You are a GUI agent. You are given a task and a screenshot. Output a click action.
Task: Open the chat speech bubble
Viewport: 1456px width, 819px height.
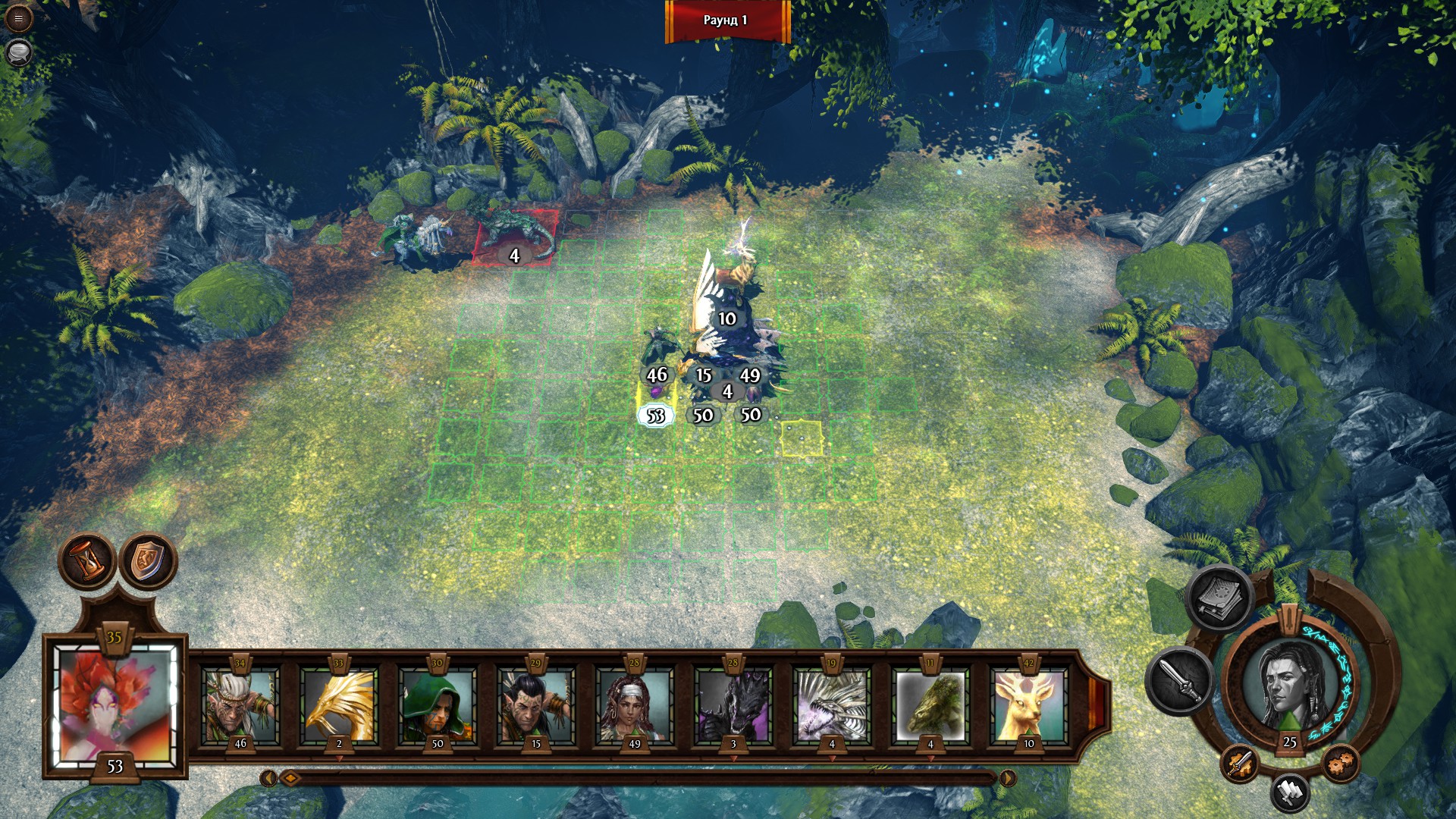(x=18, y=52)
